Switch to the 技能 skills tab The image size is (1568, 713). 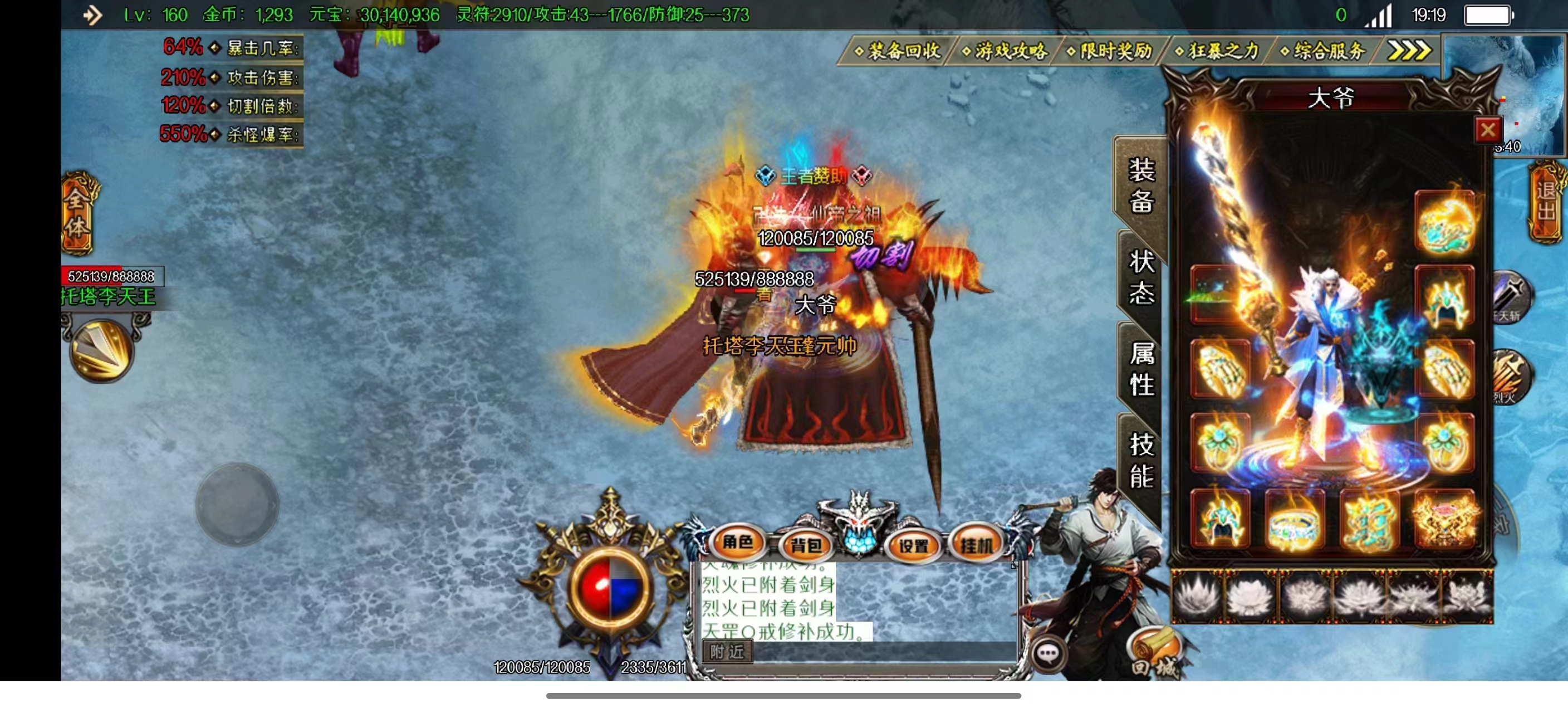pos(1141,461)
